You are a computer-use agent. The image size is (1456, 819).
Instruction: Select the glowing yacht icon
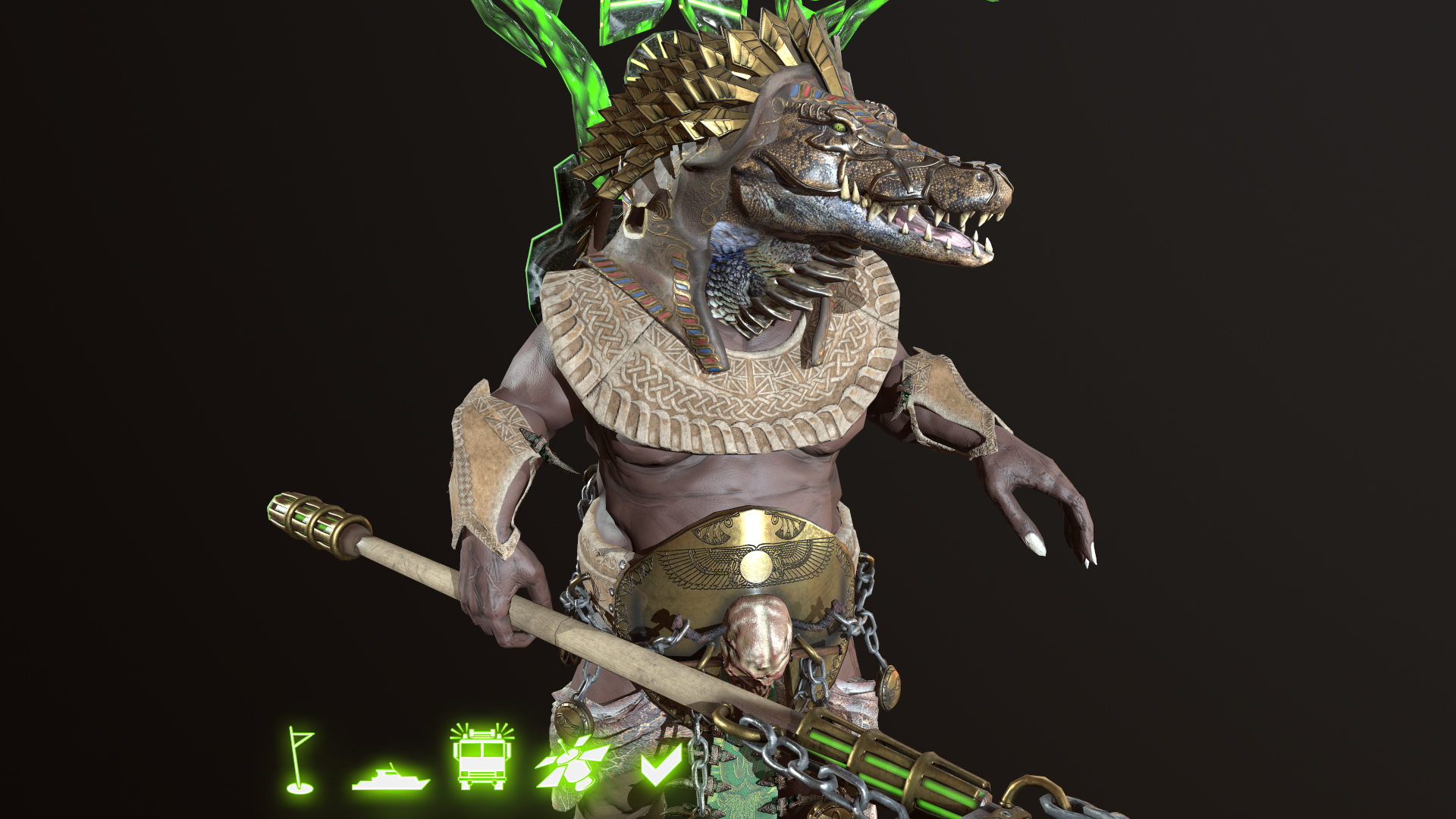[391, 777]
